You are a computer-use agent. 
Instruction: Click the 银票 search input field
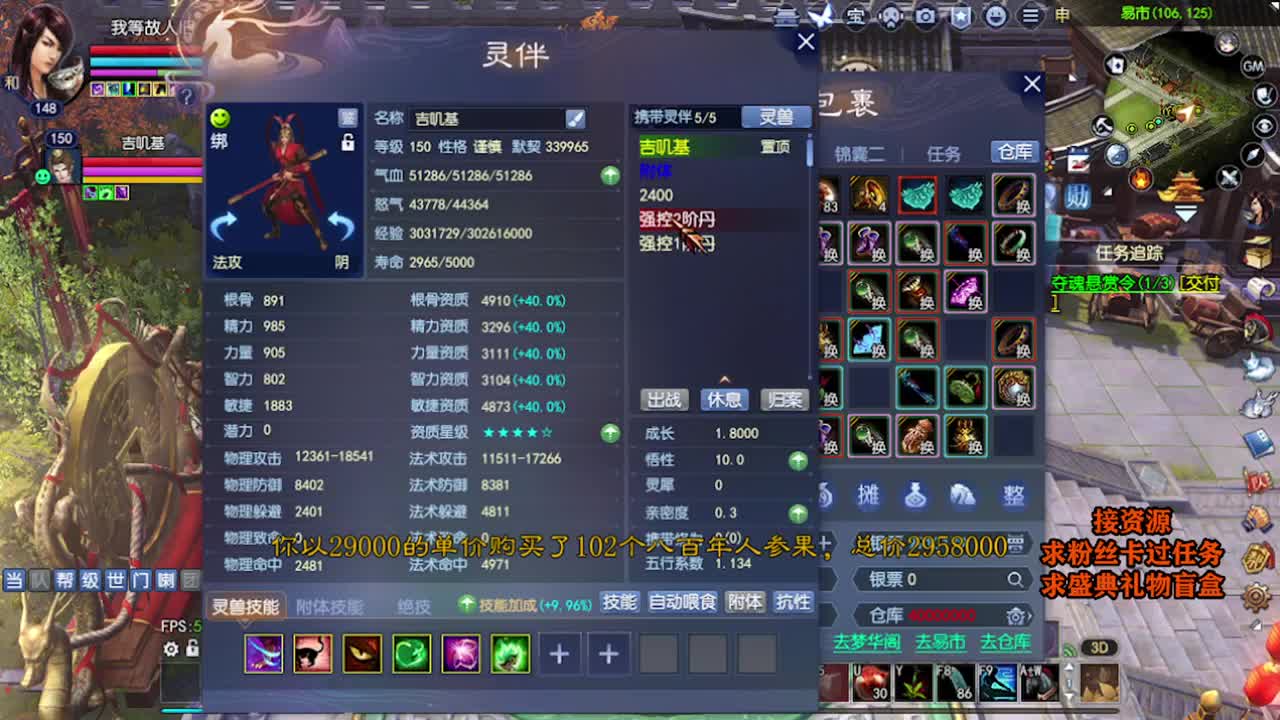click(x=940, y=580)
